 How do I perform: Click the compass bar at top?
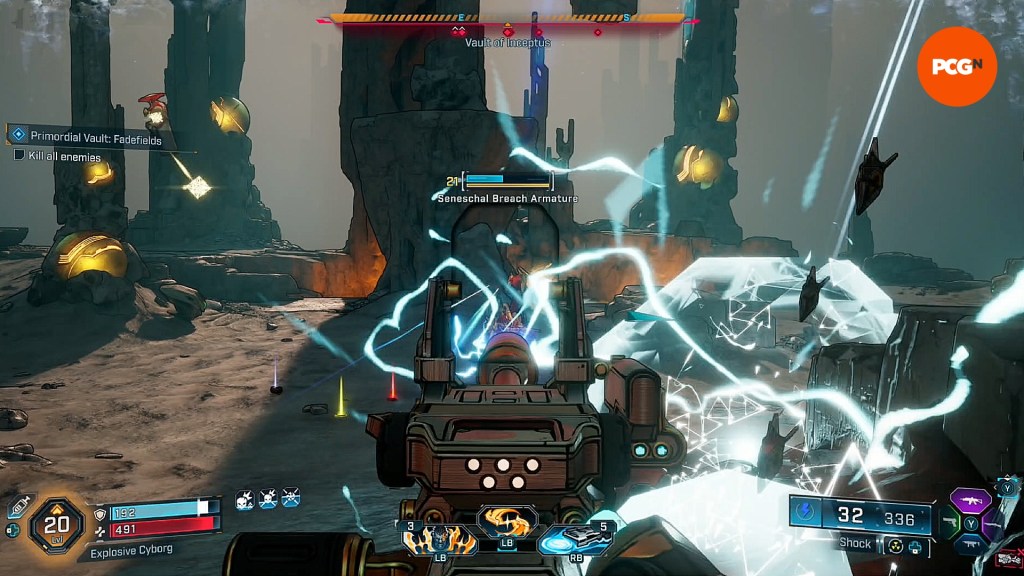click(x=508, y=18)
